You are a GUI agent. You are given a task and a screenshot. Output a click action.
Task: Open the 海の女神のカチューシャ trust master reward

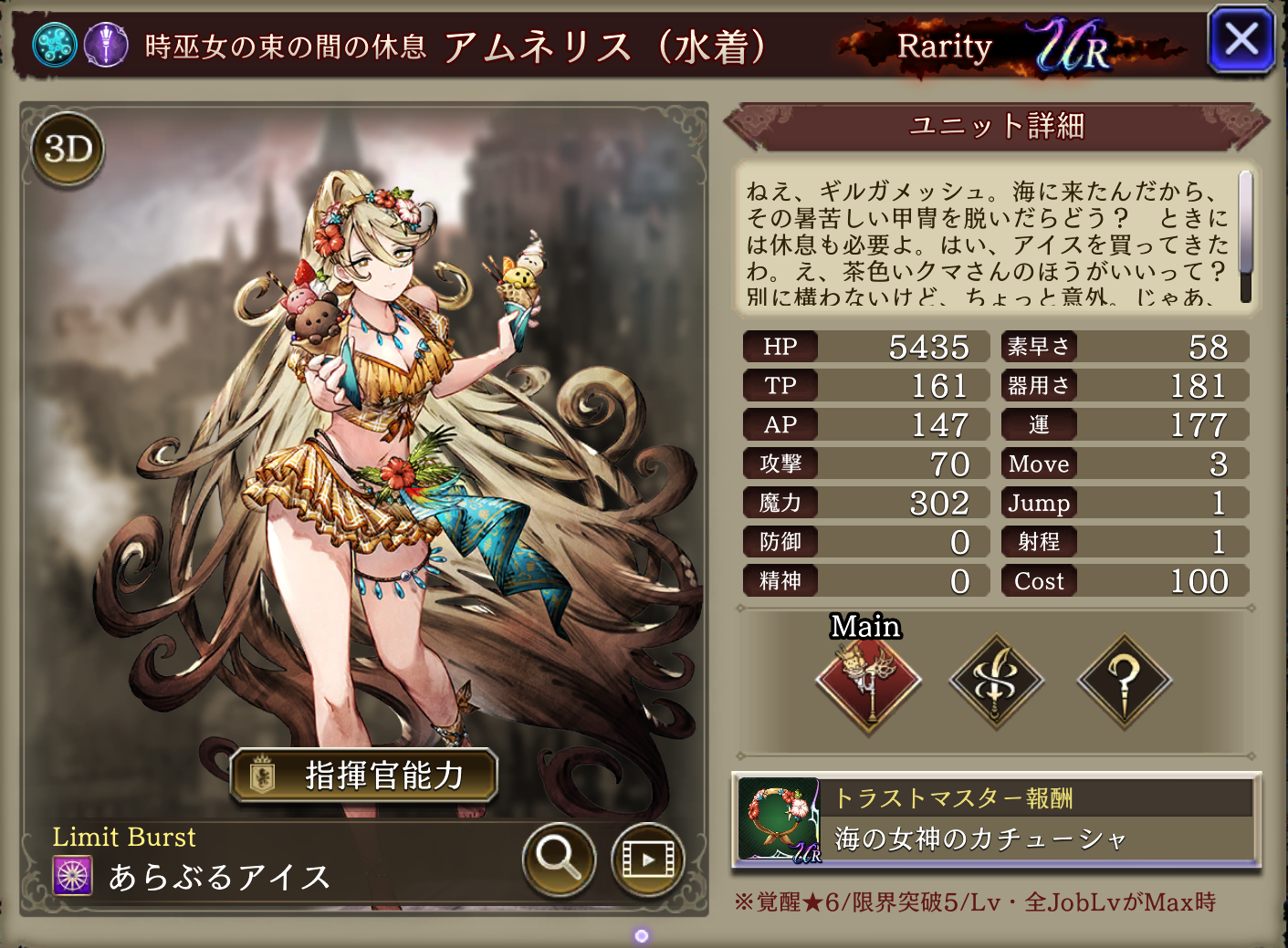996,820
